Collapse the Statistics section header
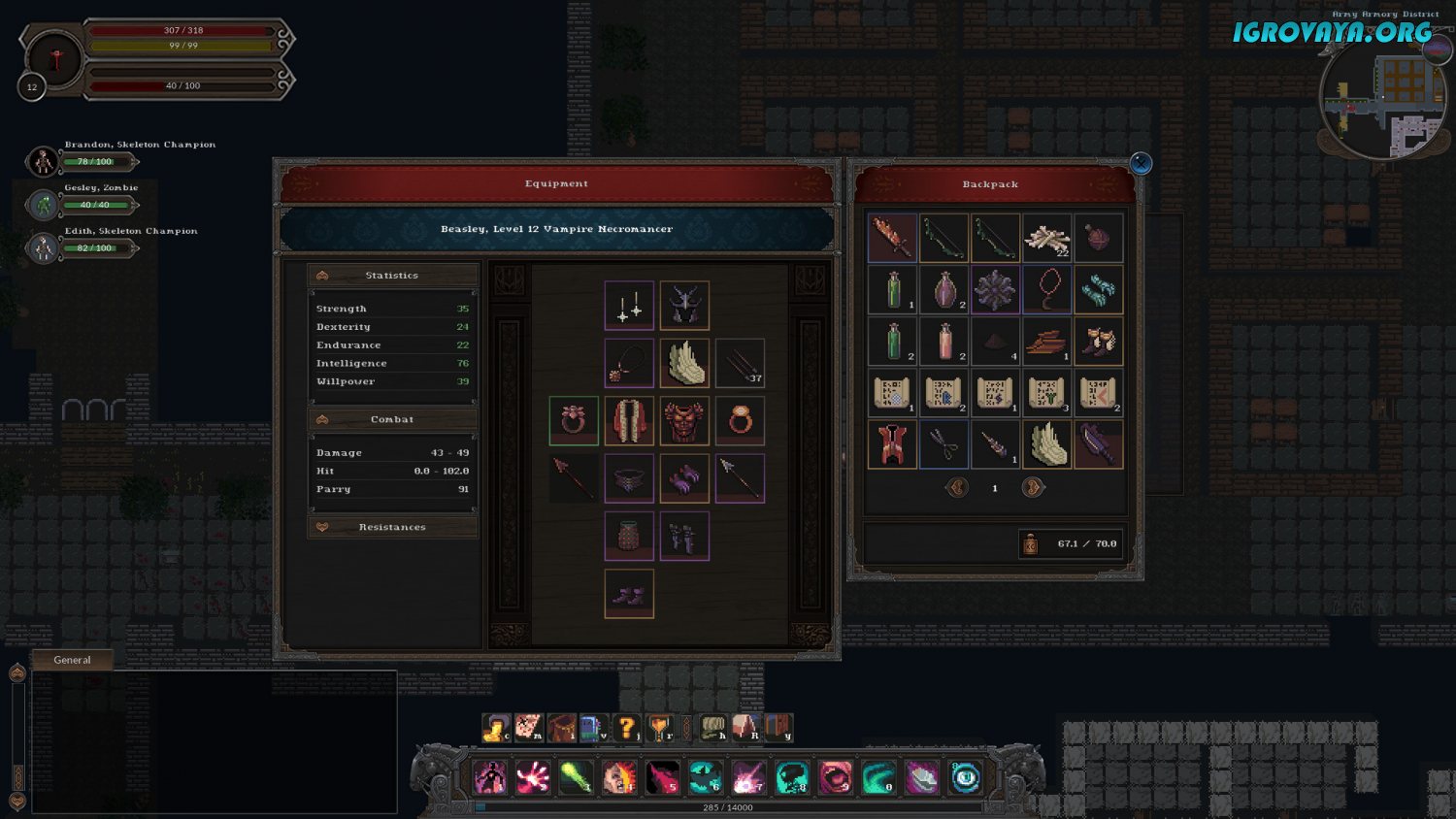Screen dimensions: 1456x819 [392, 276]
